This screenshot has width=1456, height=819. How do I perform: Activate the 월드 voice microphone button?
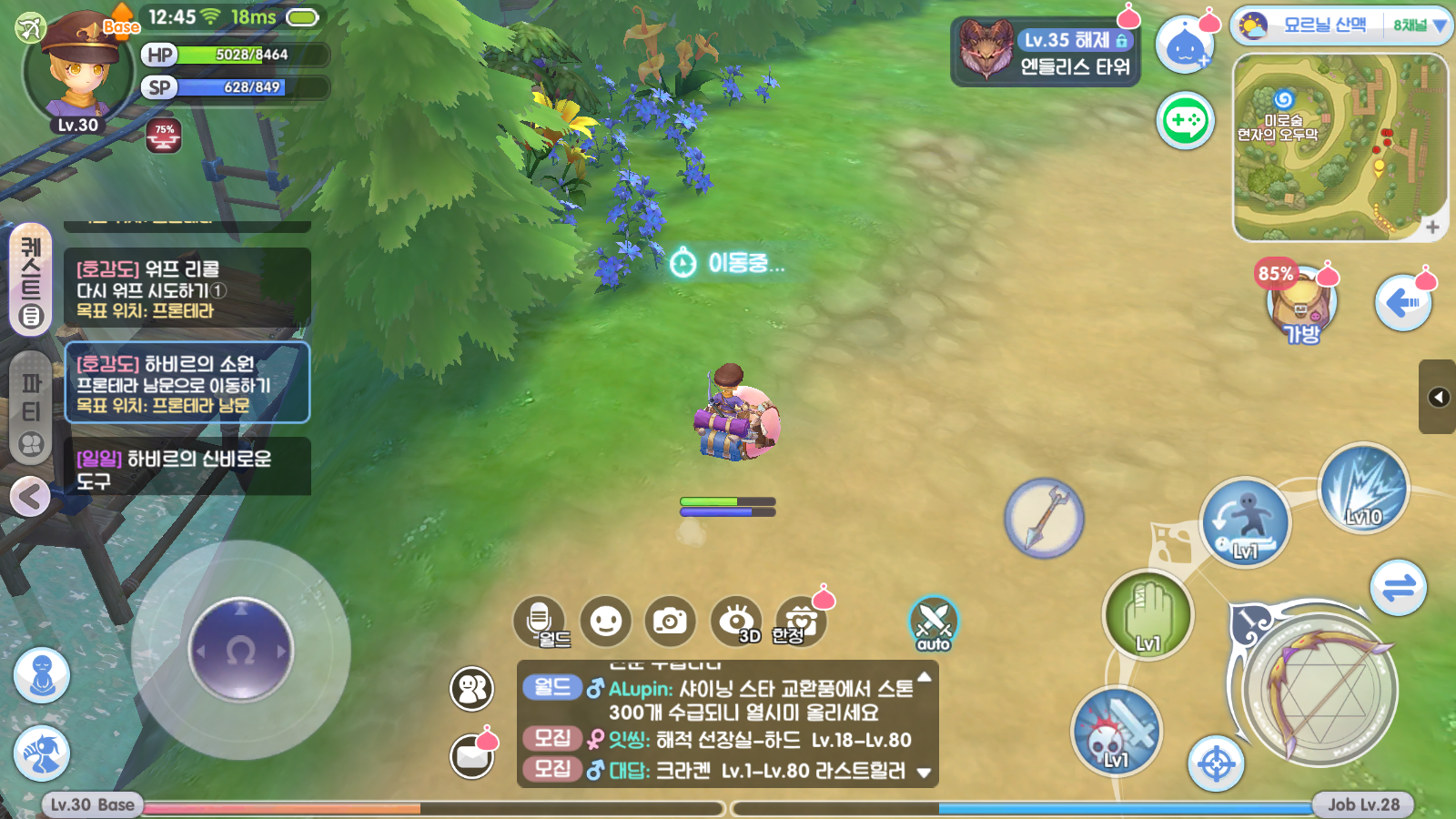(539, 622)
